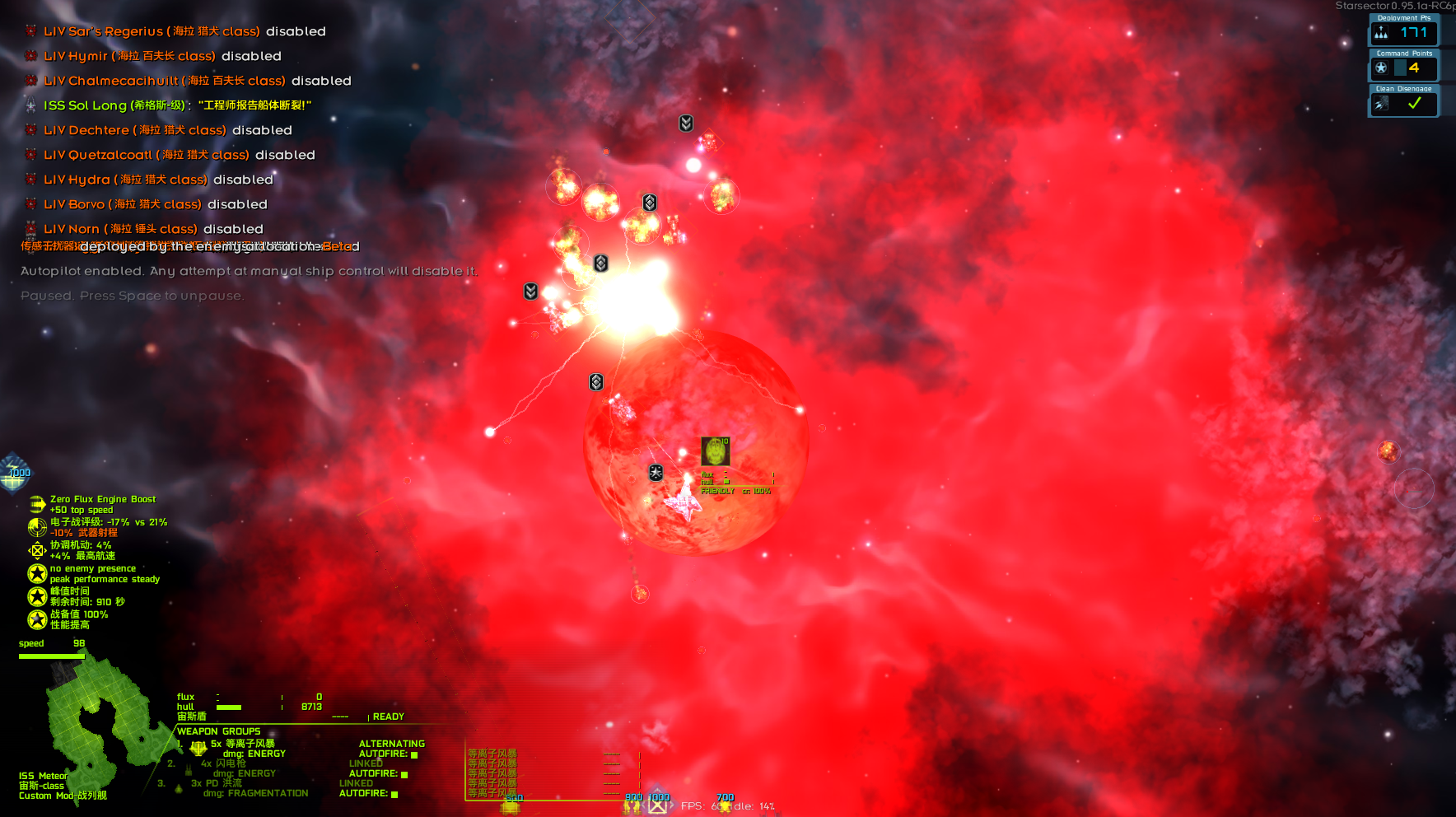Click the 'no enemy presence' star icon

37,573
